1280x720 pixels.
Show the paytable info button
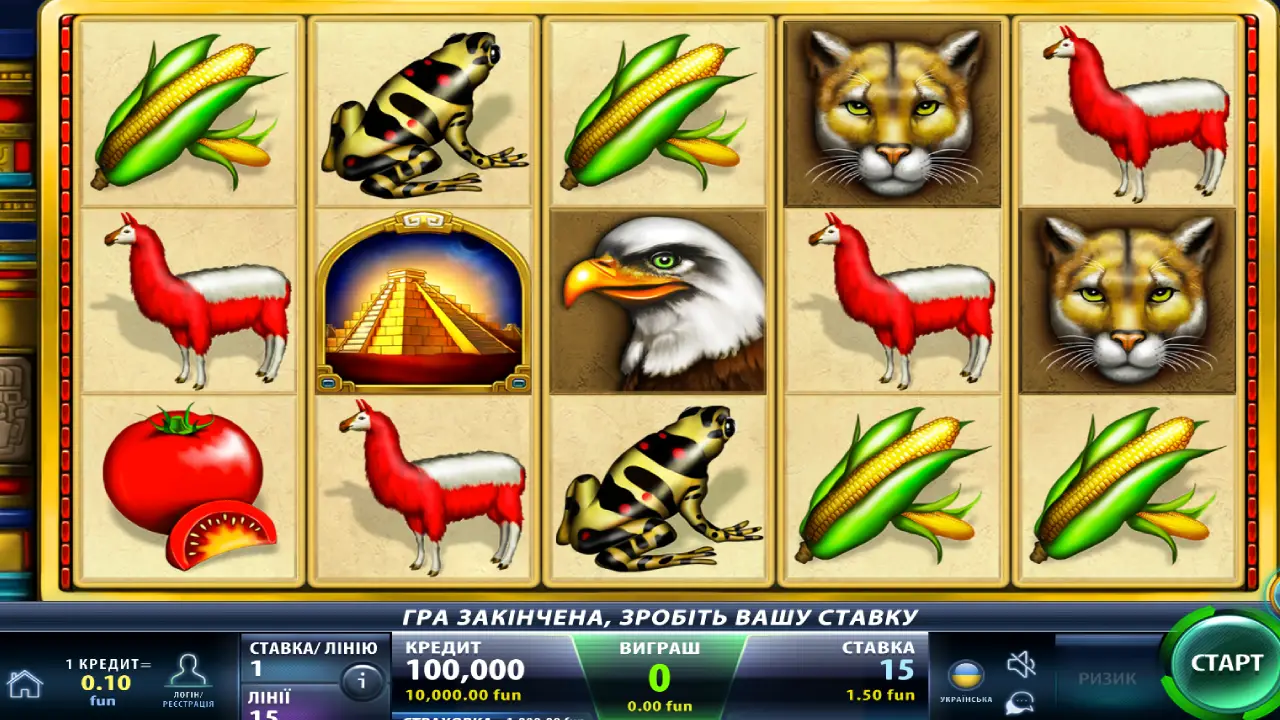tap(362, 682)
